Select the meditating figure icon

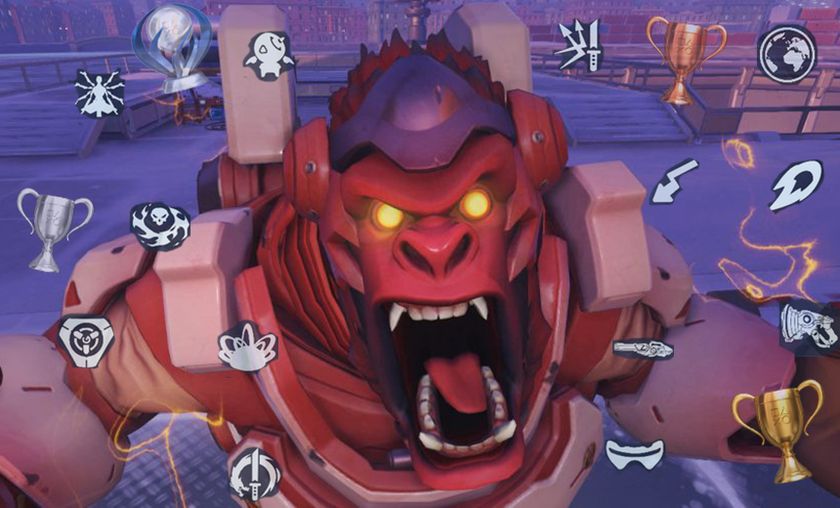point(100,94)
